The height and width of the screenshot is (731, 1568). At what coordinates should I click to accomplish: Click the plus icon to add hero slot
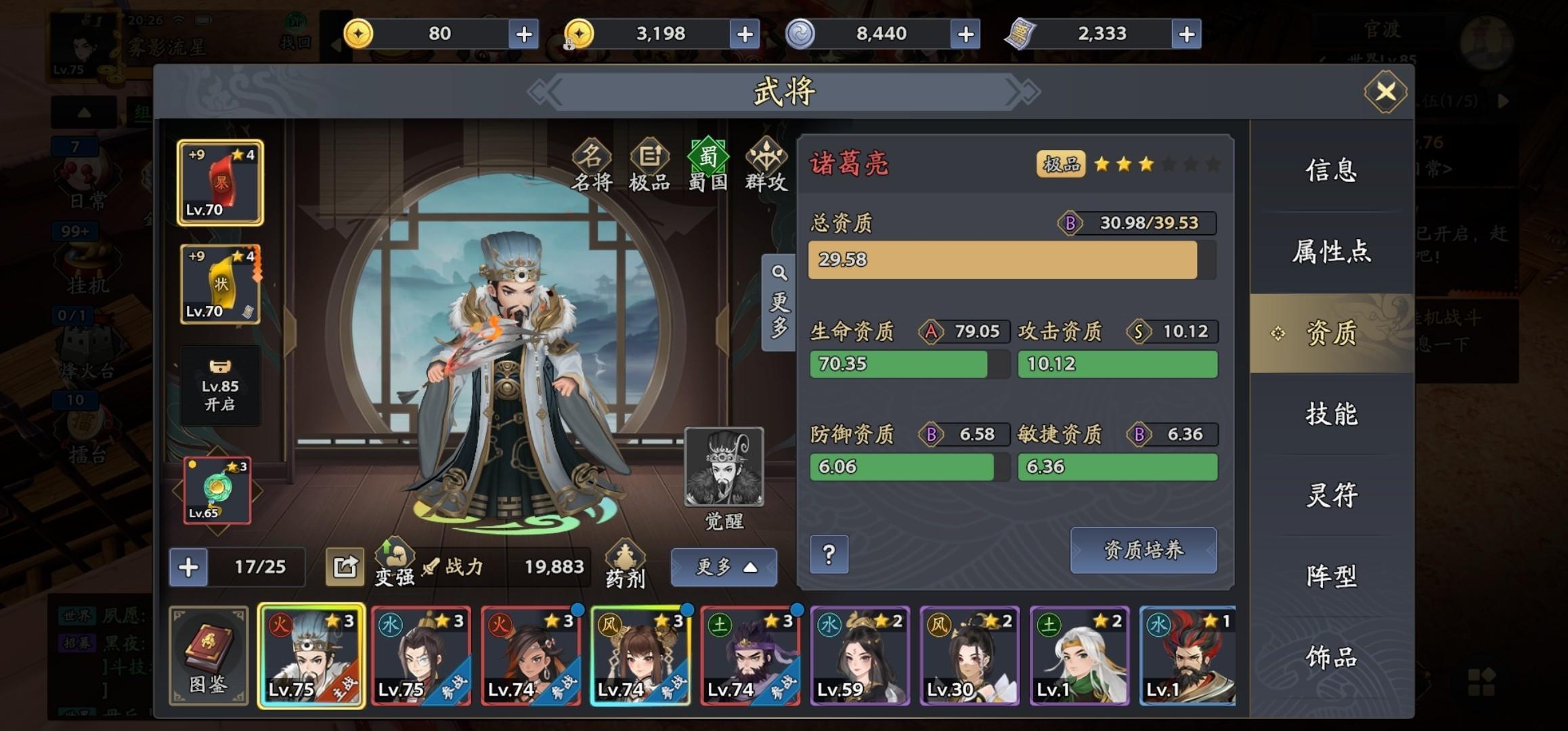188,569
